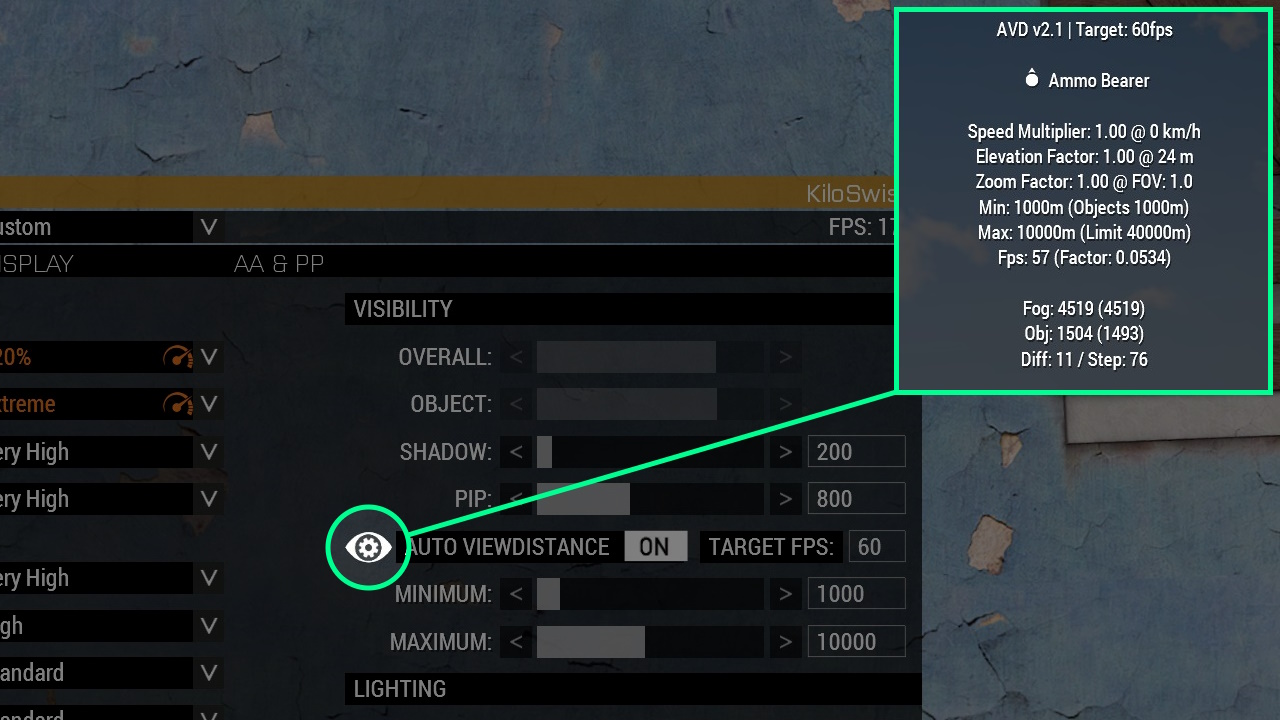This screenshot has width=1280, height=720.
Task: Click the Shadow value field showing 200
Action: click(x=856, y=451)
